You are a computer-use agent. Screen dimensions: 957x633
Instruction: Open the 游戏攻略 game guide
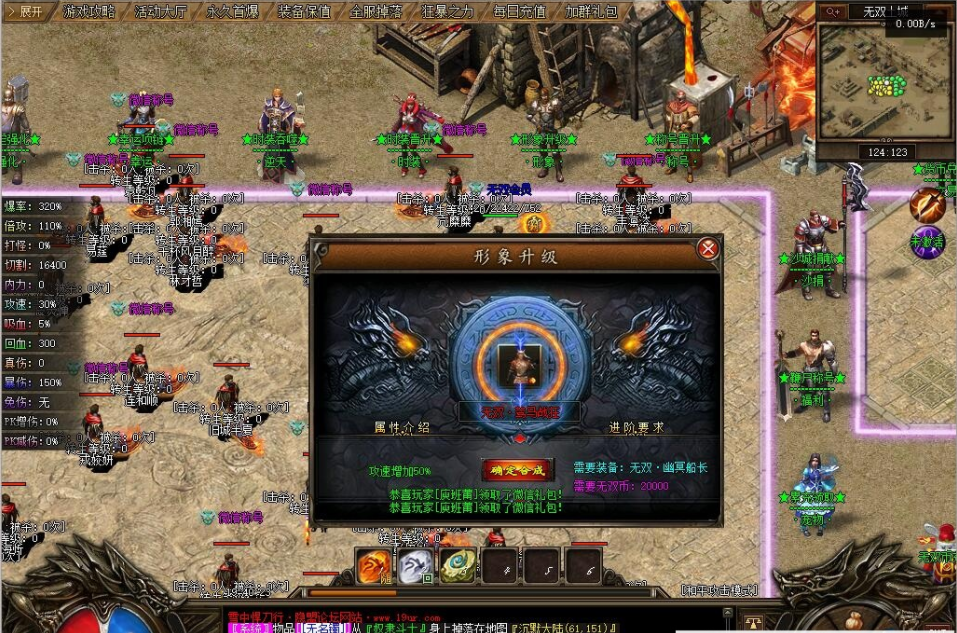pyautogui.click(x=88, y=12)
